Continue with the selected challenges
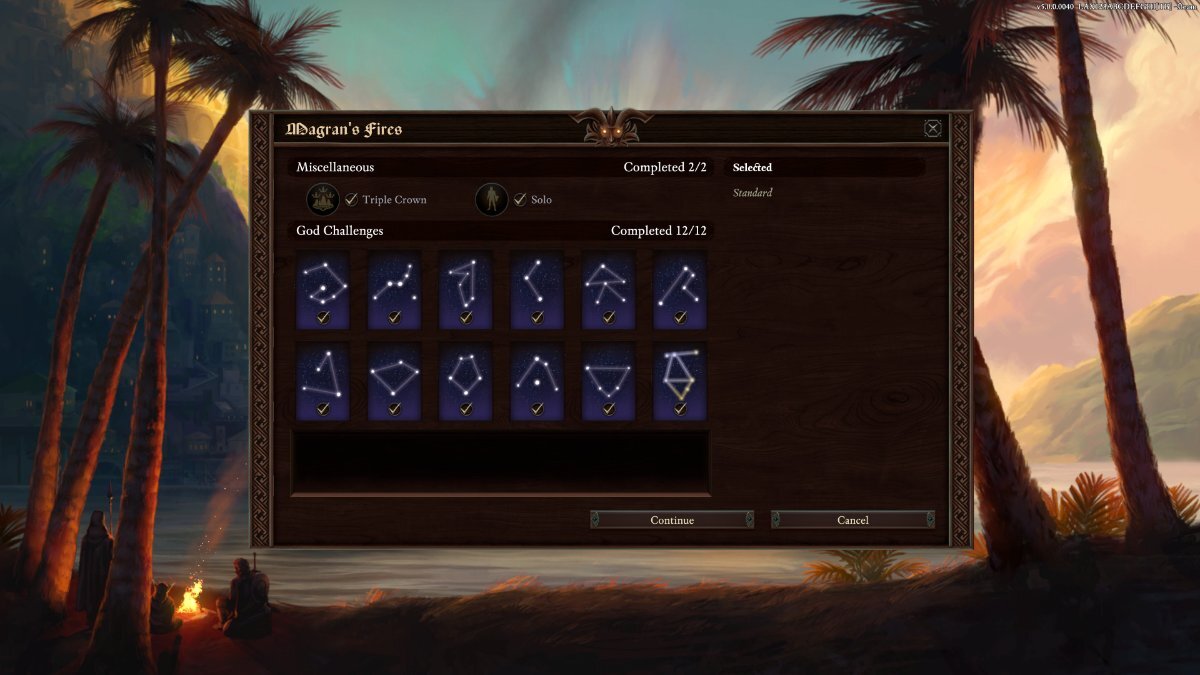Image resolution: width=1200 pixels, height=675 pixels. click(672, 520)
